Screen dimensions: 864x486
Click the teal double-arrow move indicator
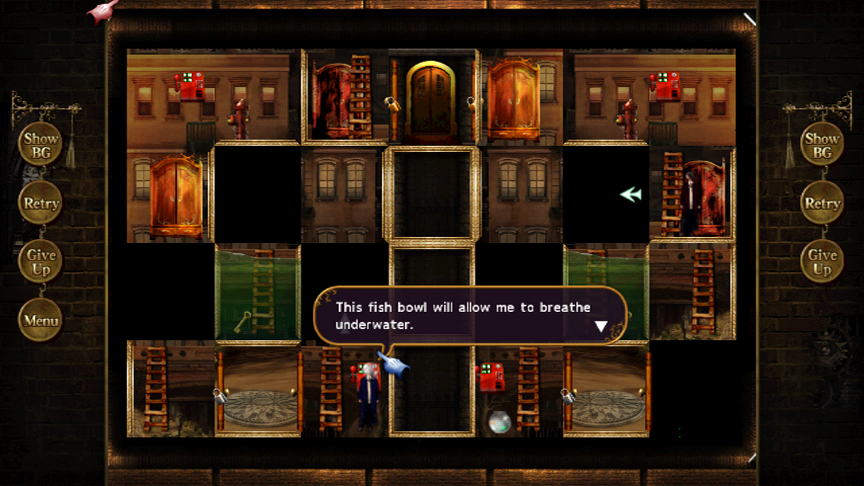click(x=630, y=194)
